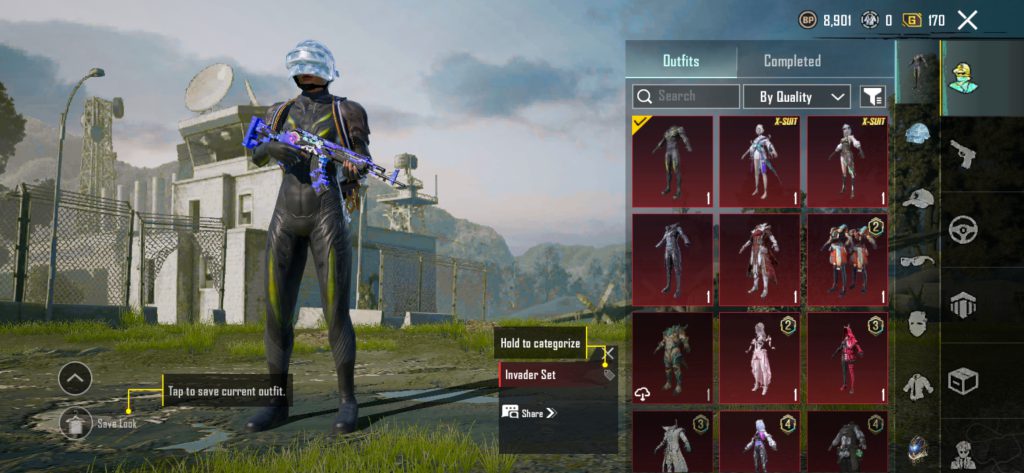
Task: Show the jacket clothing category
Action: (917, 386)
